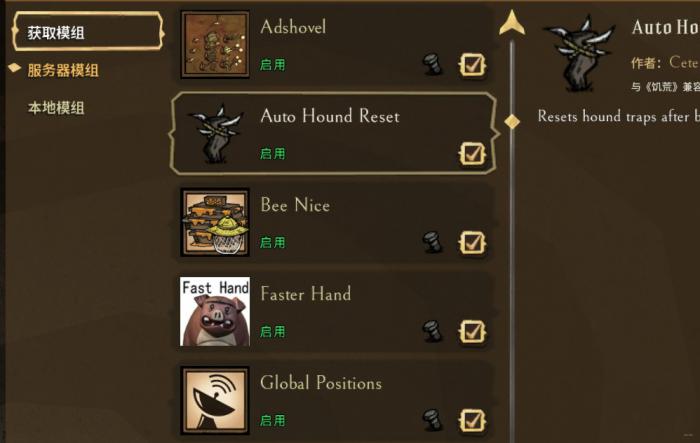Click the scroll-up arrow of mod list

point(512,22)
